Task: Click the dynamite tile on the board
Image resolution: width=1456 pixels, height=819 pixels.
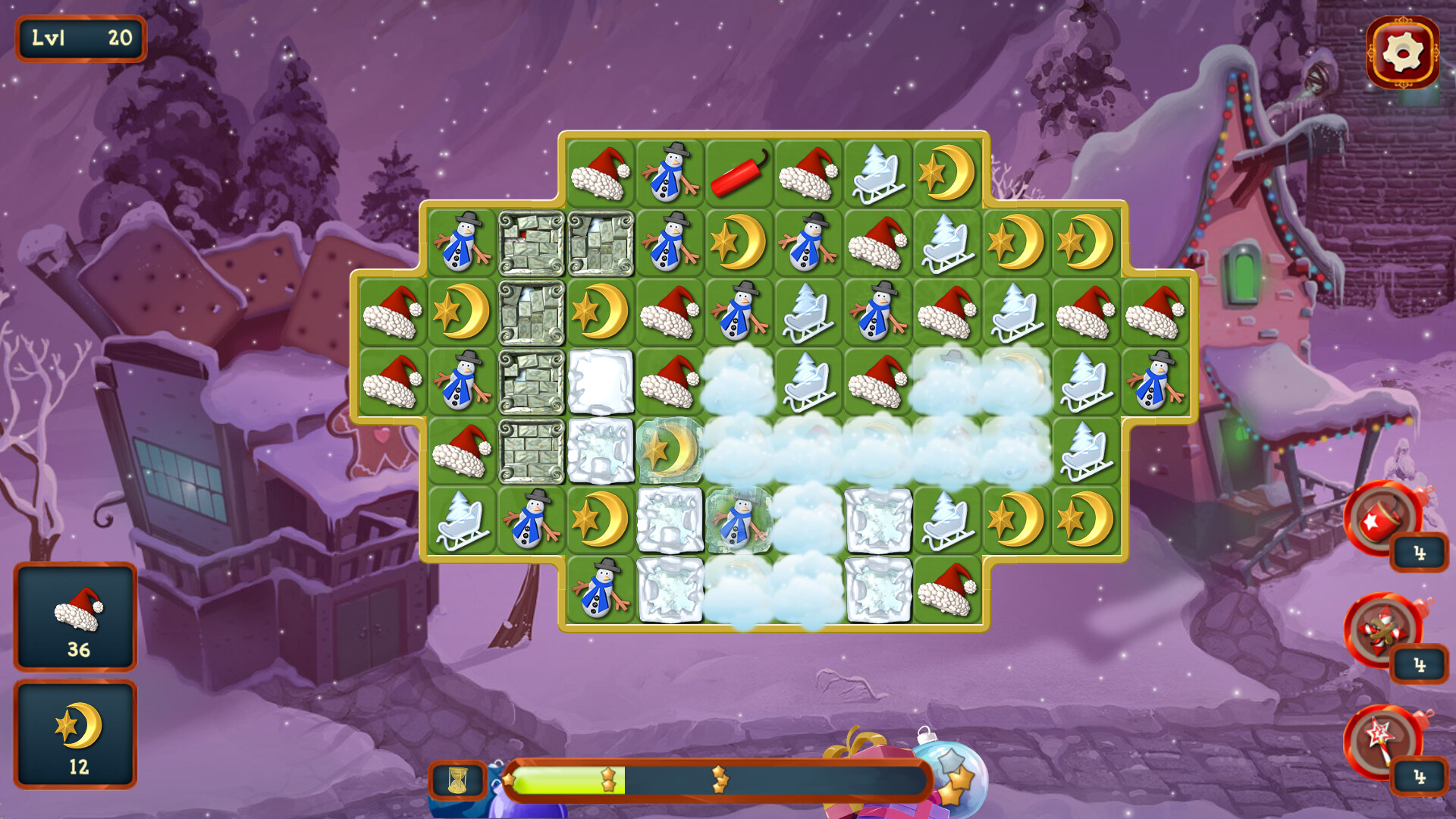Action: point(739,173)
